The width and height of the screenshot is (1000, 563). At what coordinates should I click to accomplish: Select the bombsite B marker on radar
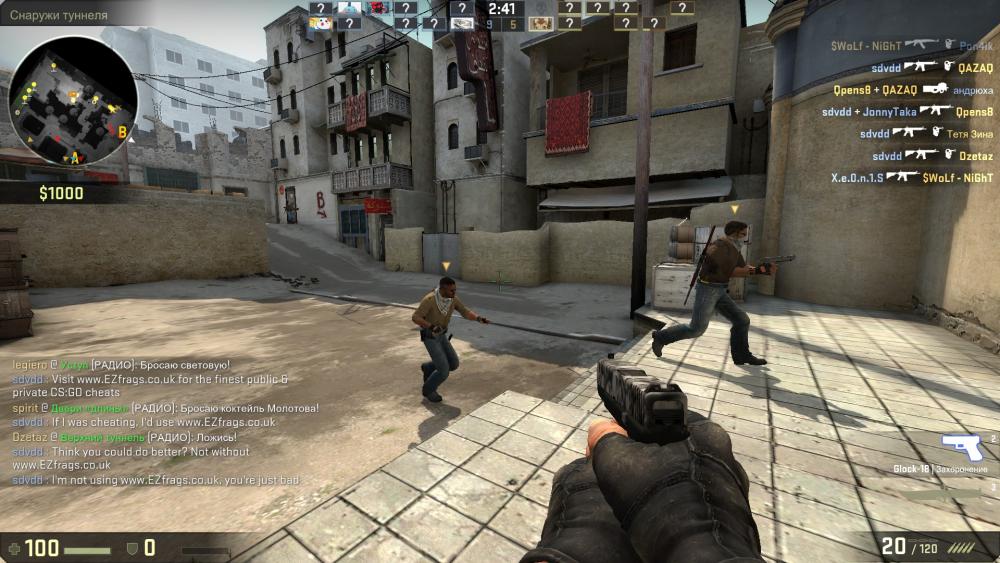[123, 131]
